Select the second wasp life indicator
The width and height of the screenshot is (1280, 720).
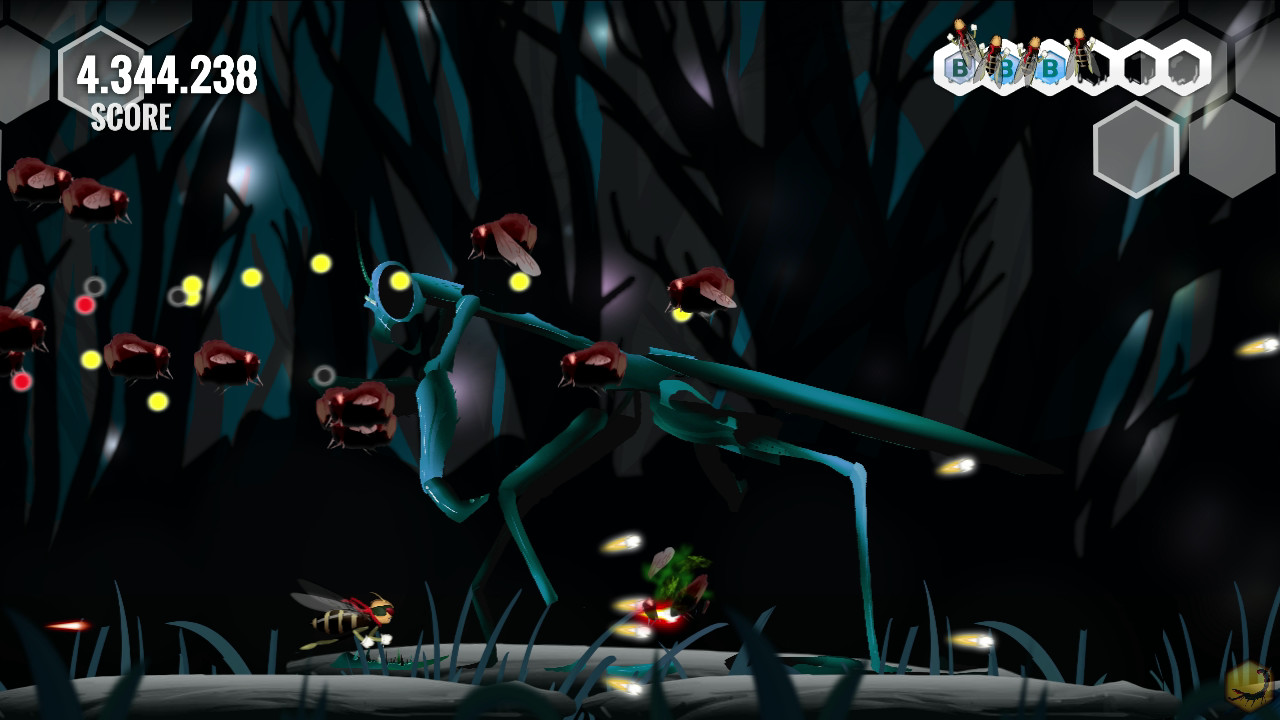[996, 55]
